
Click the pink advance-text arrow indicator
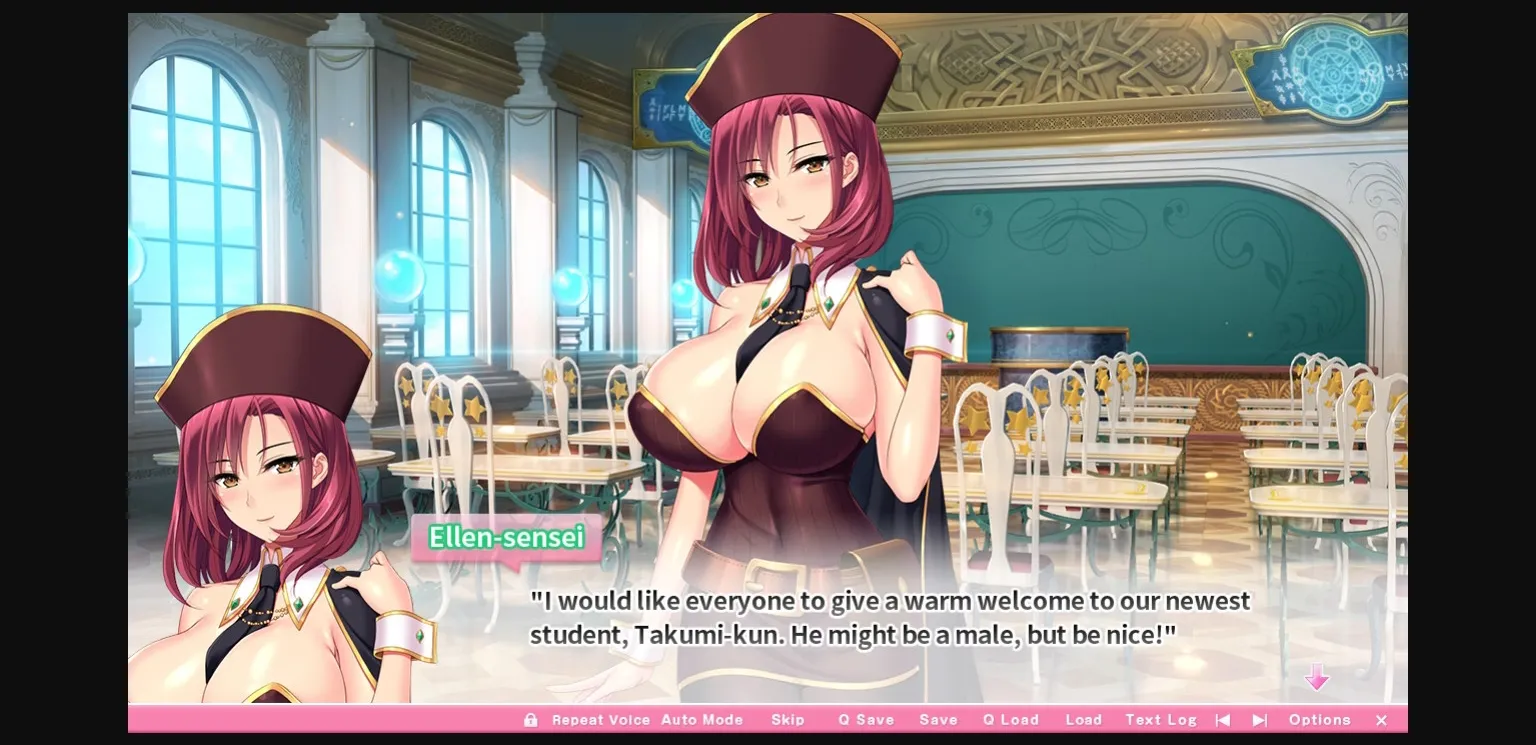1319,678
